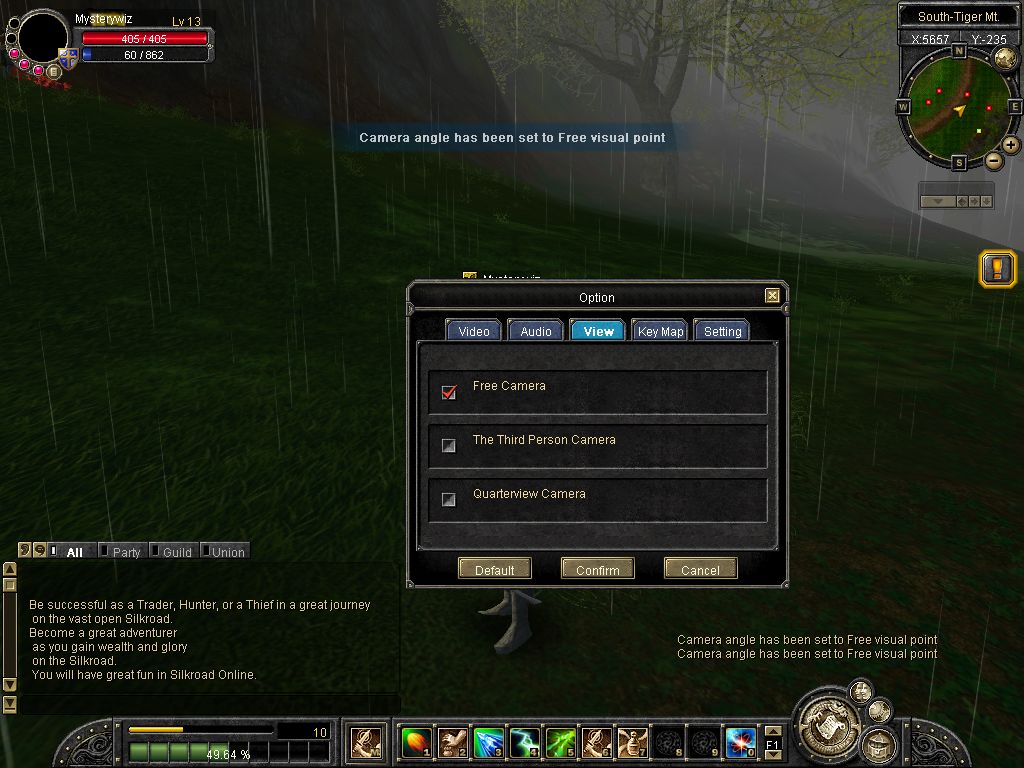Tick The Third Person Camera checkbox
Viewport: 1024px width, 768px height.
pyautogui.click(x=449, y=446)
